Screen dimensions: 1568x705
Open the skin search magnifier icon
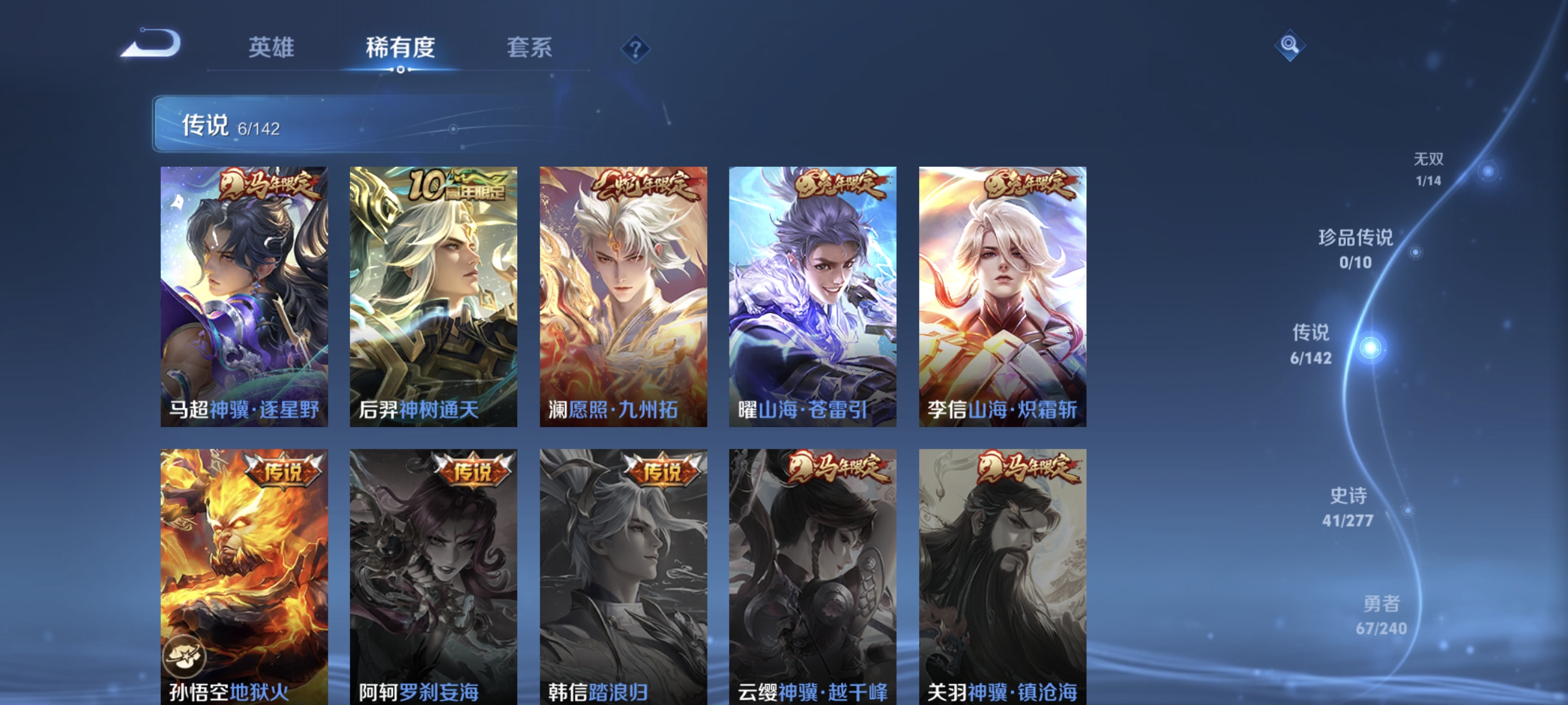(x=1290, y=45)
